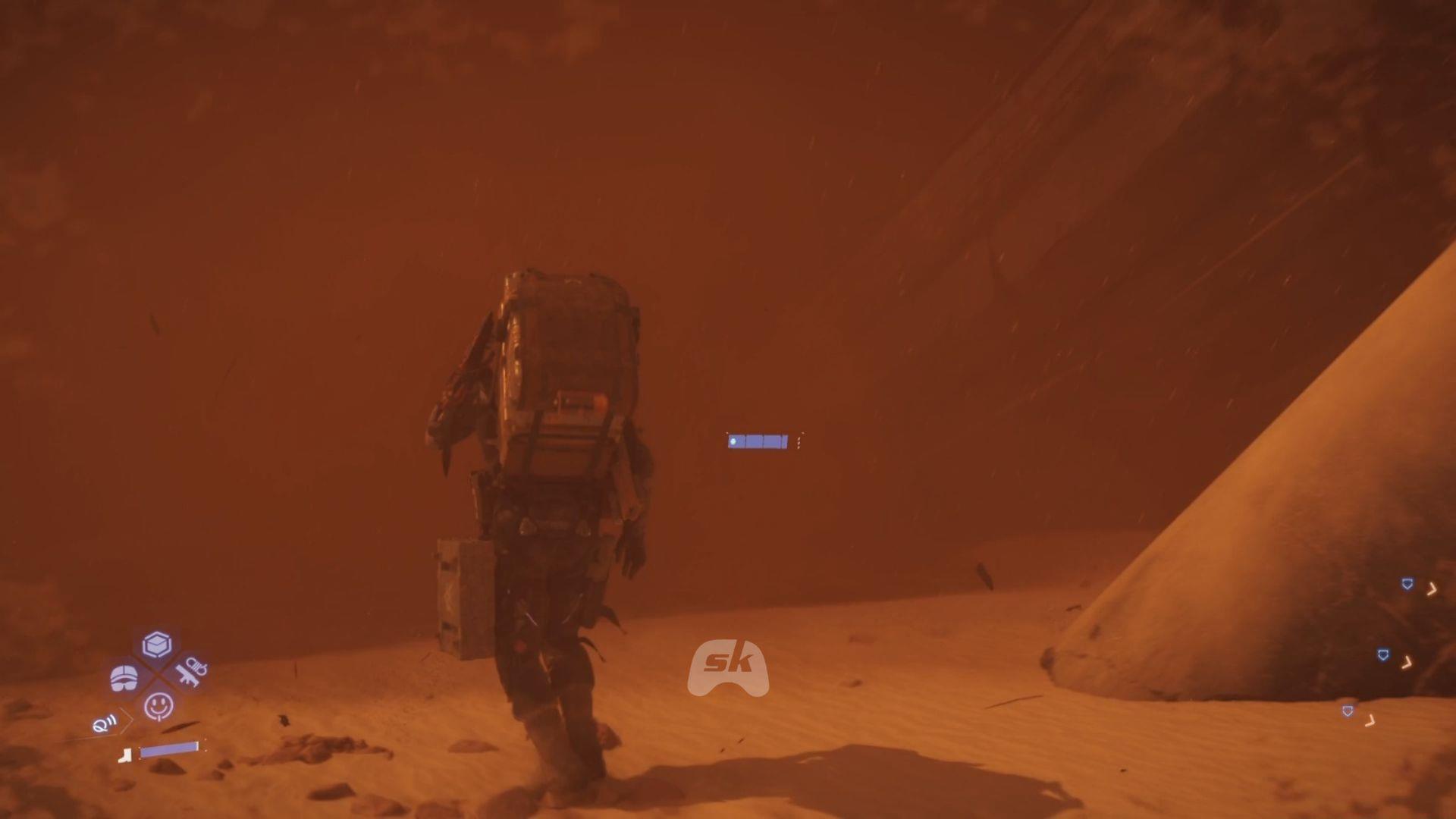Expand the chevron beside the Q shout indicator
The width and height of the screenshot is (1456, 819).
coord(125,719)
